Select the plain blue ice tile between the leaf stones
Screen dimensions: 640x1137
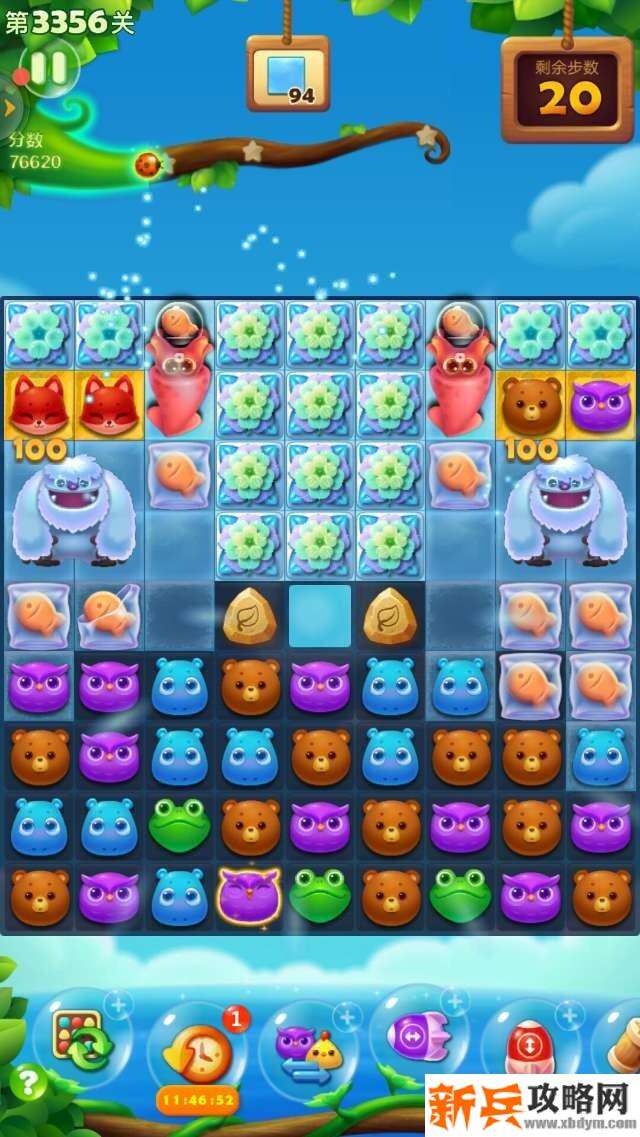(x=320, y=616)
